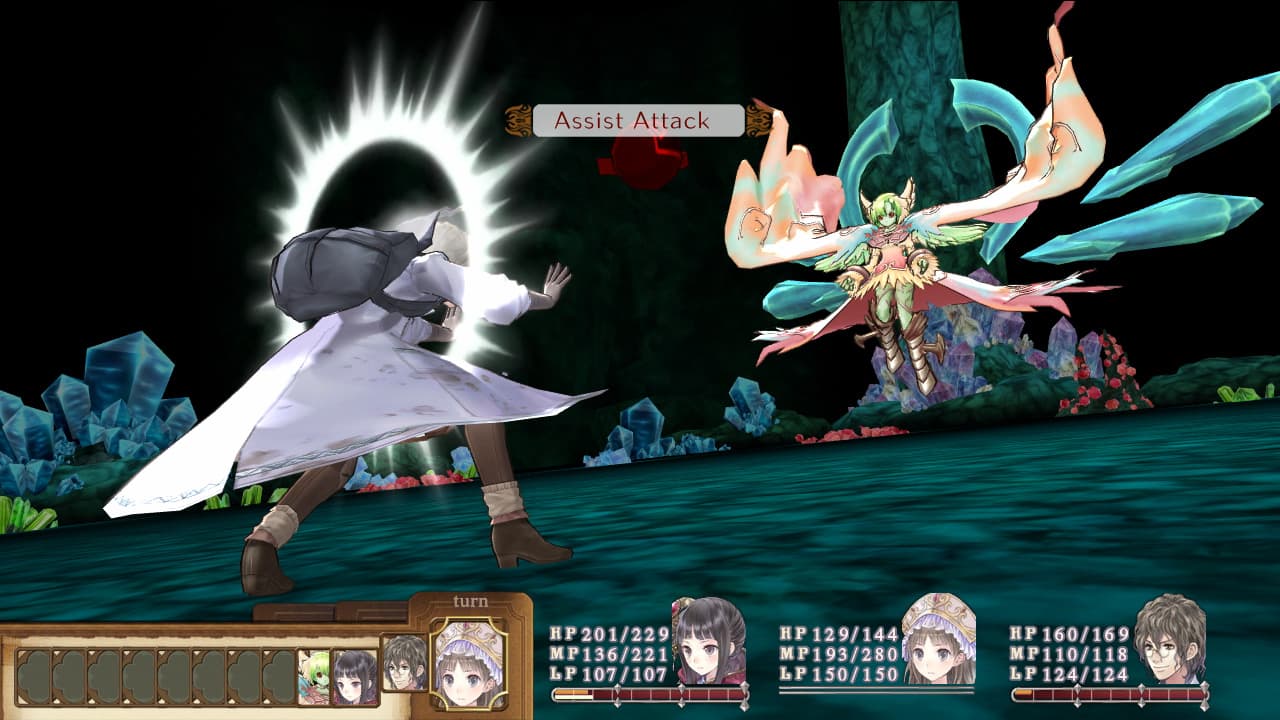Click Totori's large active-turn portrait
Screen dimensions: 1280x720
tap(469, 665)
